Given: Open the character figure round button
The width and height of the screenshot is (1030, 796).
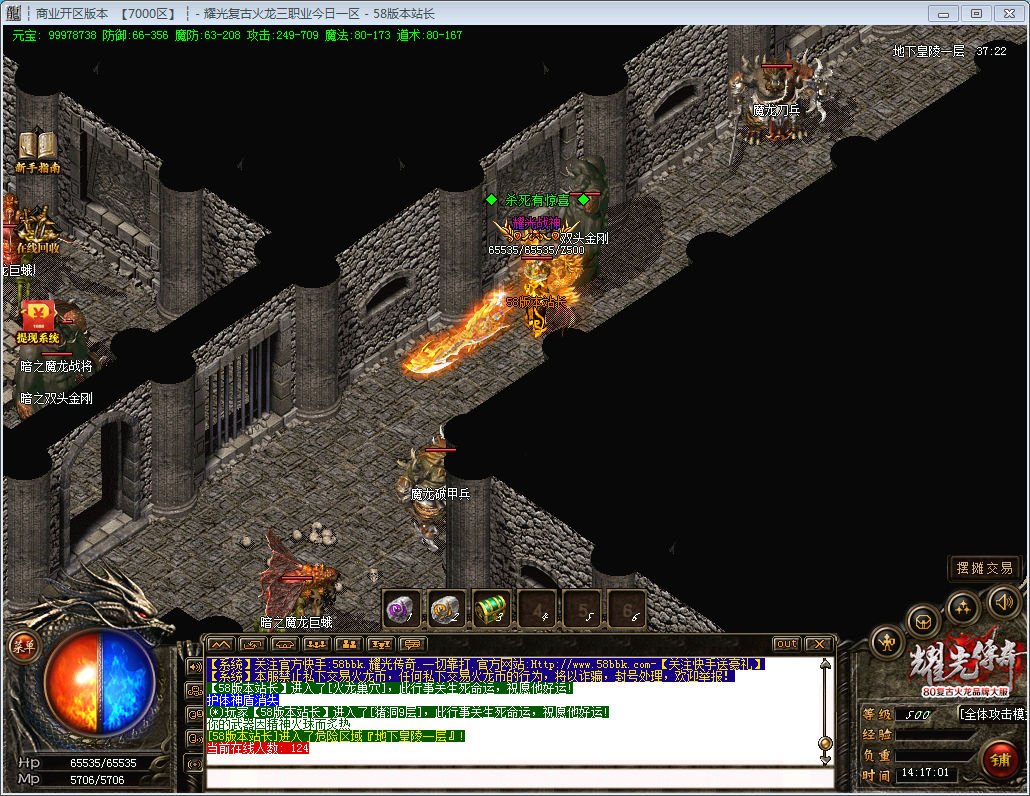Looking at the screenshot, I should coord(887,641).
